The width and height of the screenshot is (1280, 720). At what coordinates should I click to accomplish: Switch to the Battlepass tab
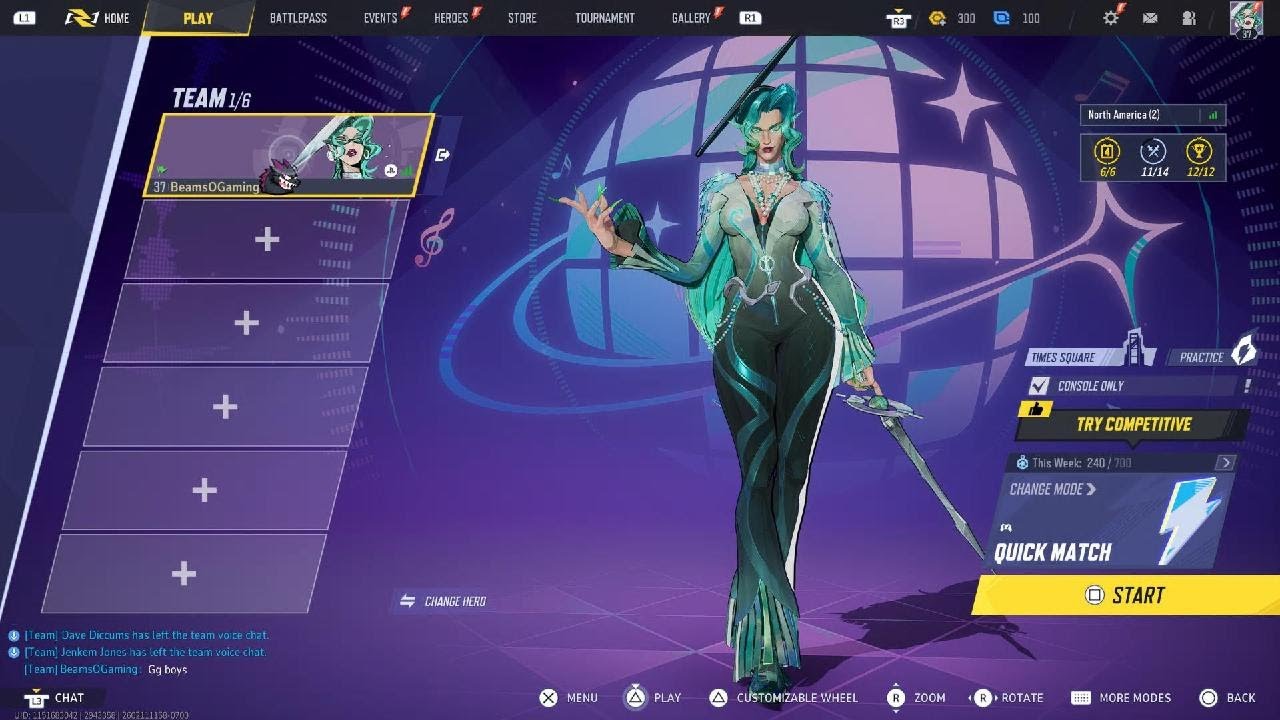(x=298, y=18)
